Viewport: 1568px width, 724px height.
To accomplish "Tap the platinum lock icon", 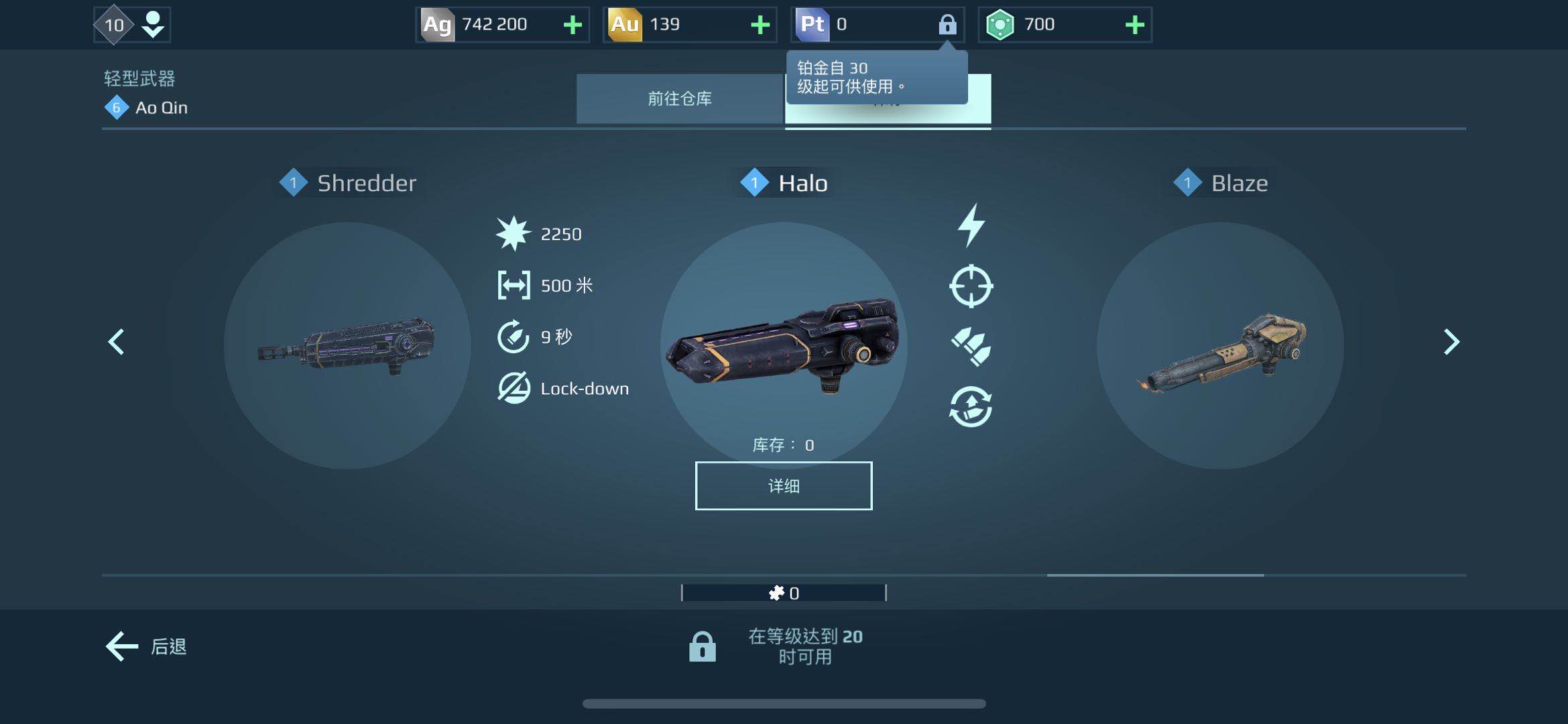I will click(947, 25).
